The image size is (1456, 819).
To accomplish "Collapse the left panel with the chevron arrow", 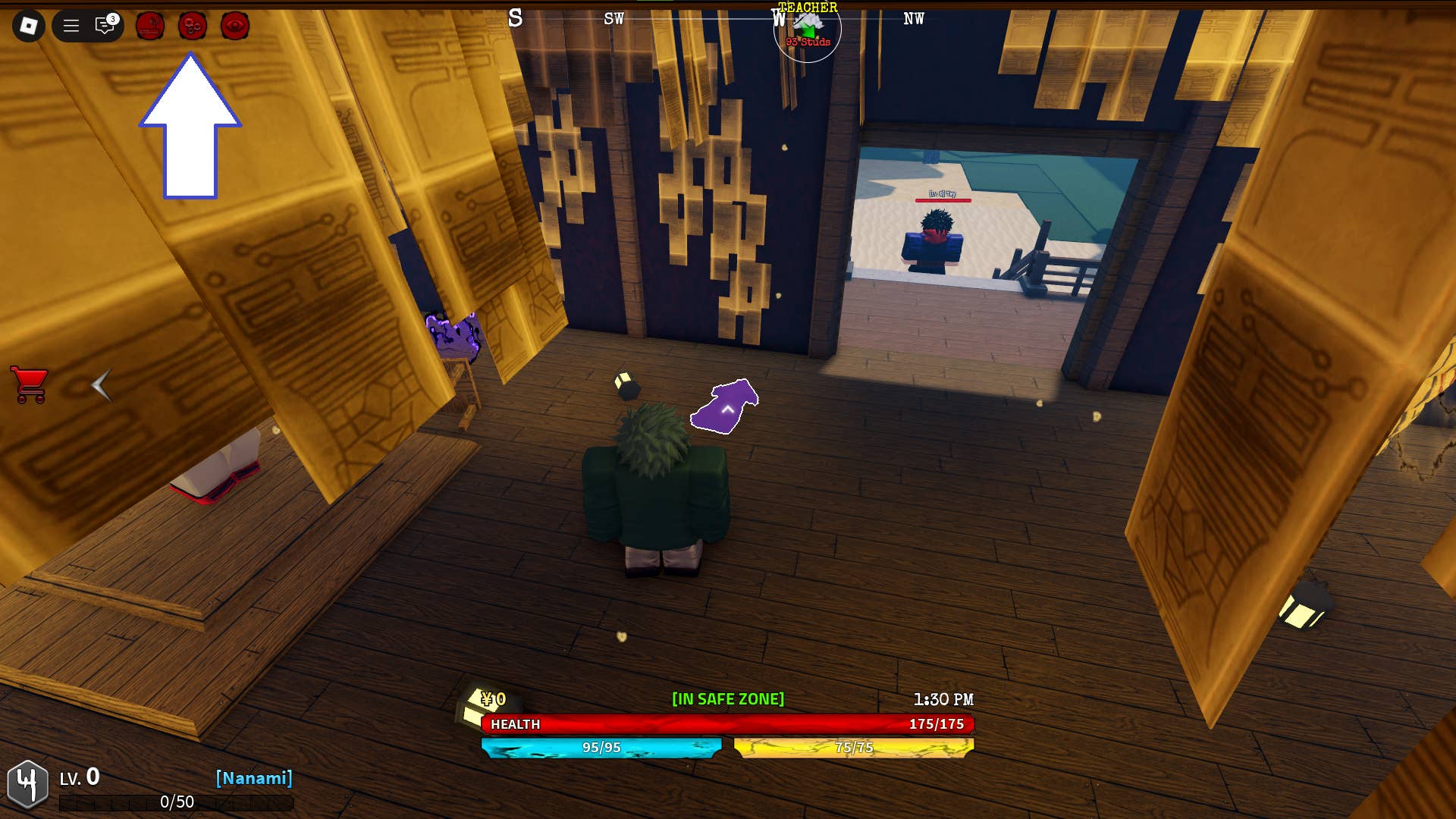I will coord(101,387).
